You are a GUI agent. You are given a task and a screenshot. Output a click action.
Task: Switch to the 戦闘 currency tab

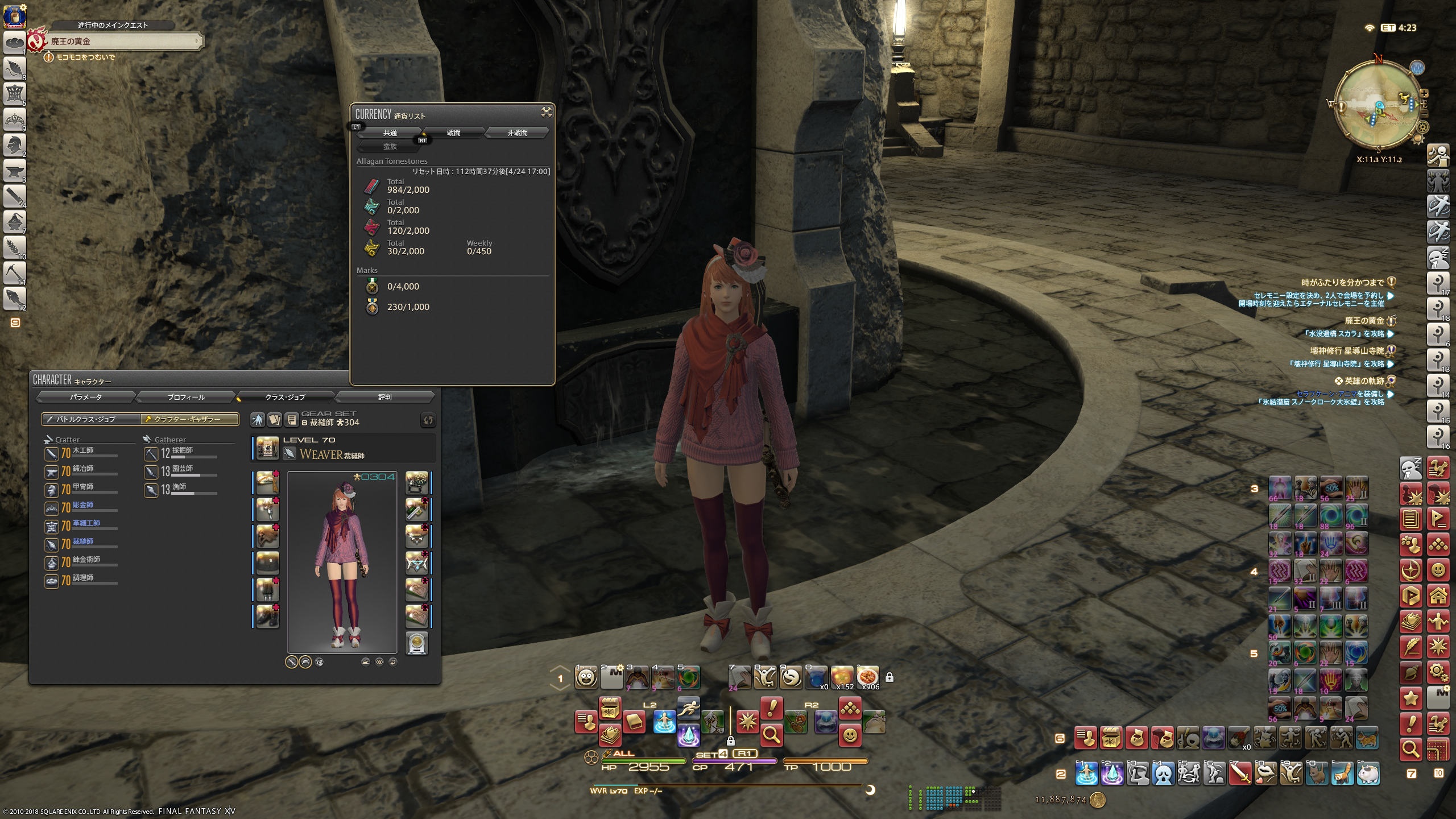pyautogui.click(x=453, y=133)
